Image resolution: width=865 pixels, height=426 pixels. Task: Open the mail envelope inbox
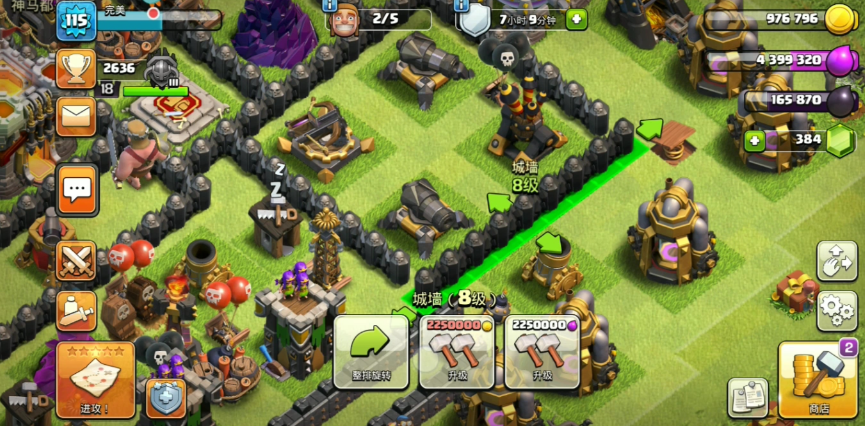pos(76,116)
